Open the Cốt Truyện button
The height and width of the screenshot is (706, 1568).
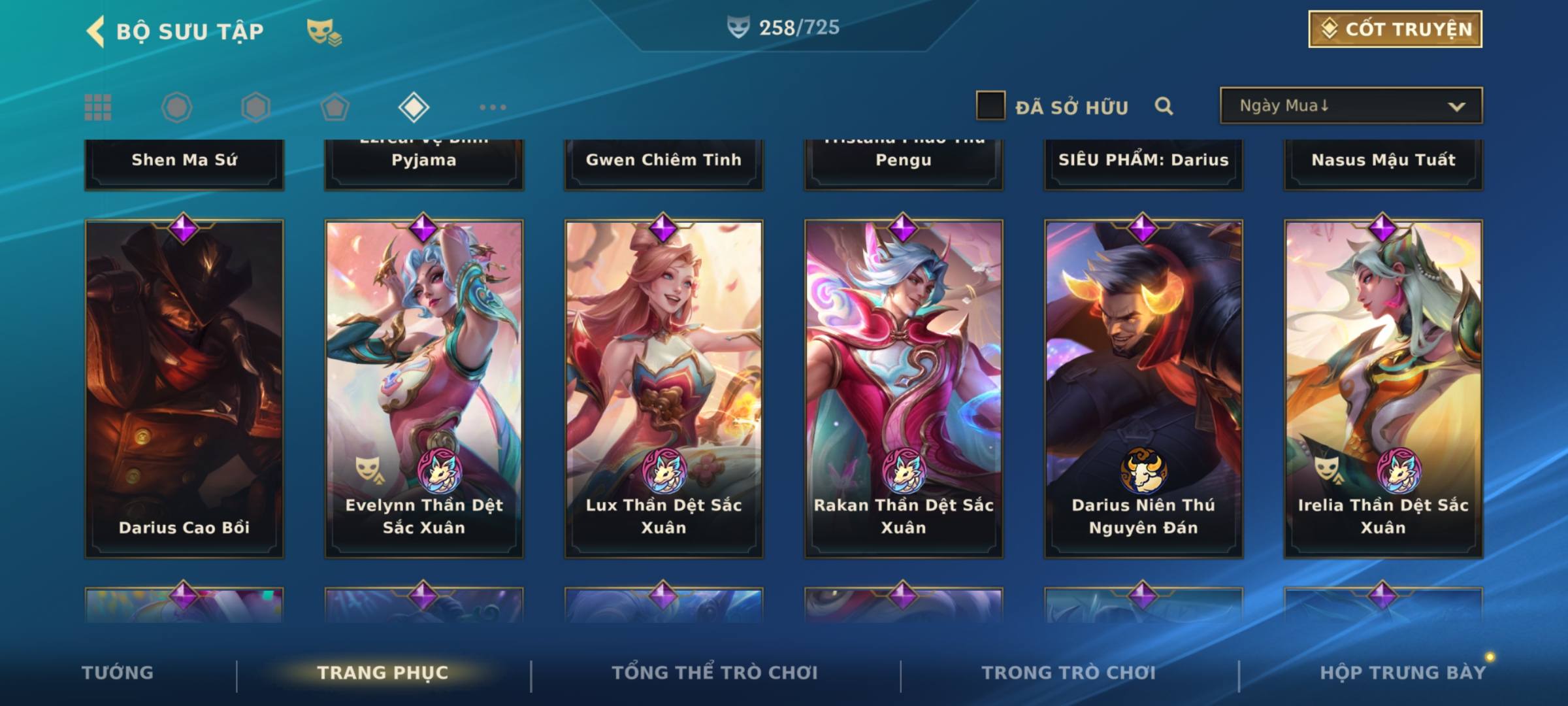point(1395,29)
